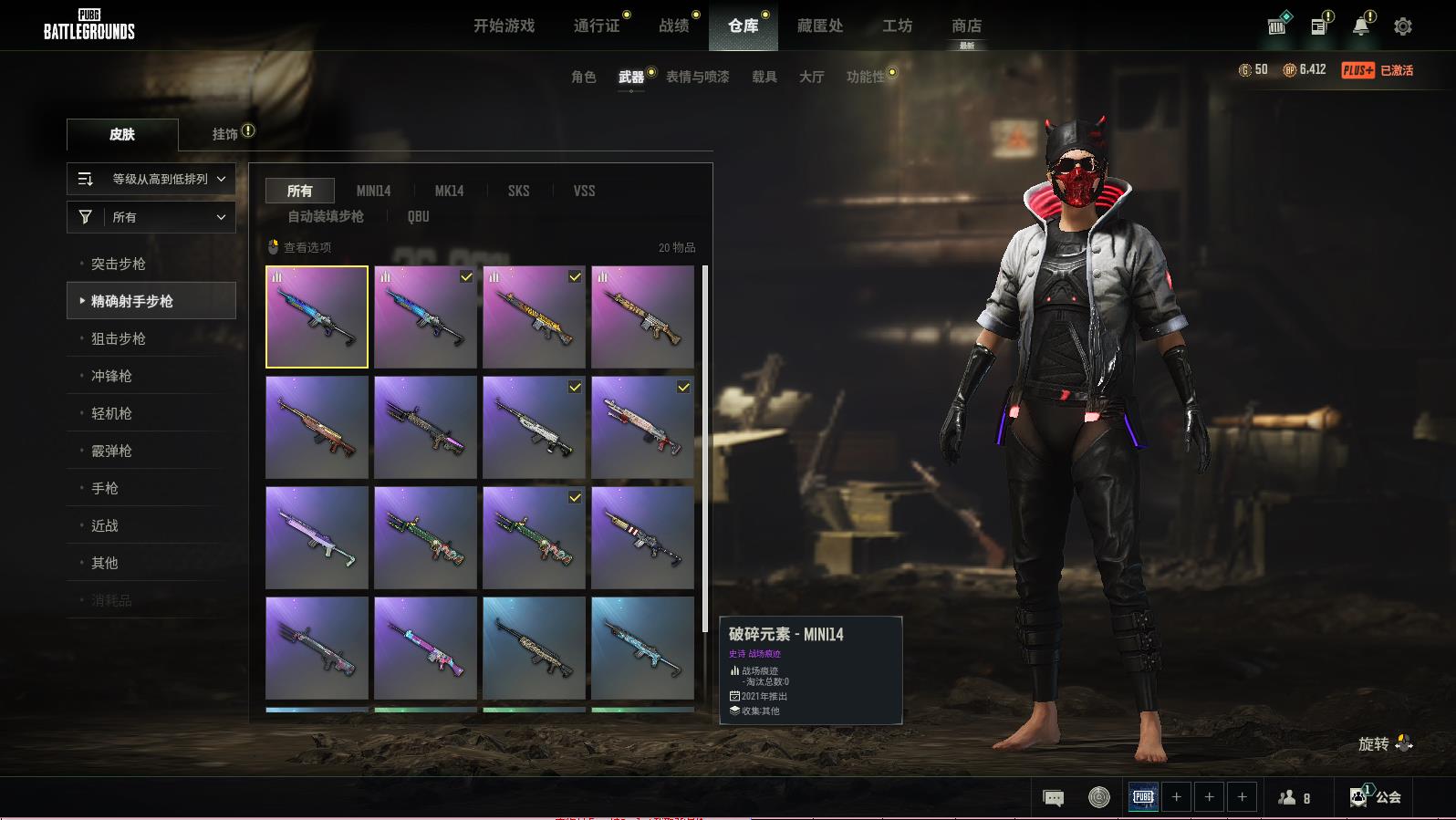Open the 等级从高到低排列 sort dropdown
This screenshot has height=820, width=1456.
[151, 179]
